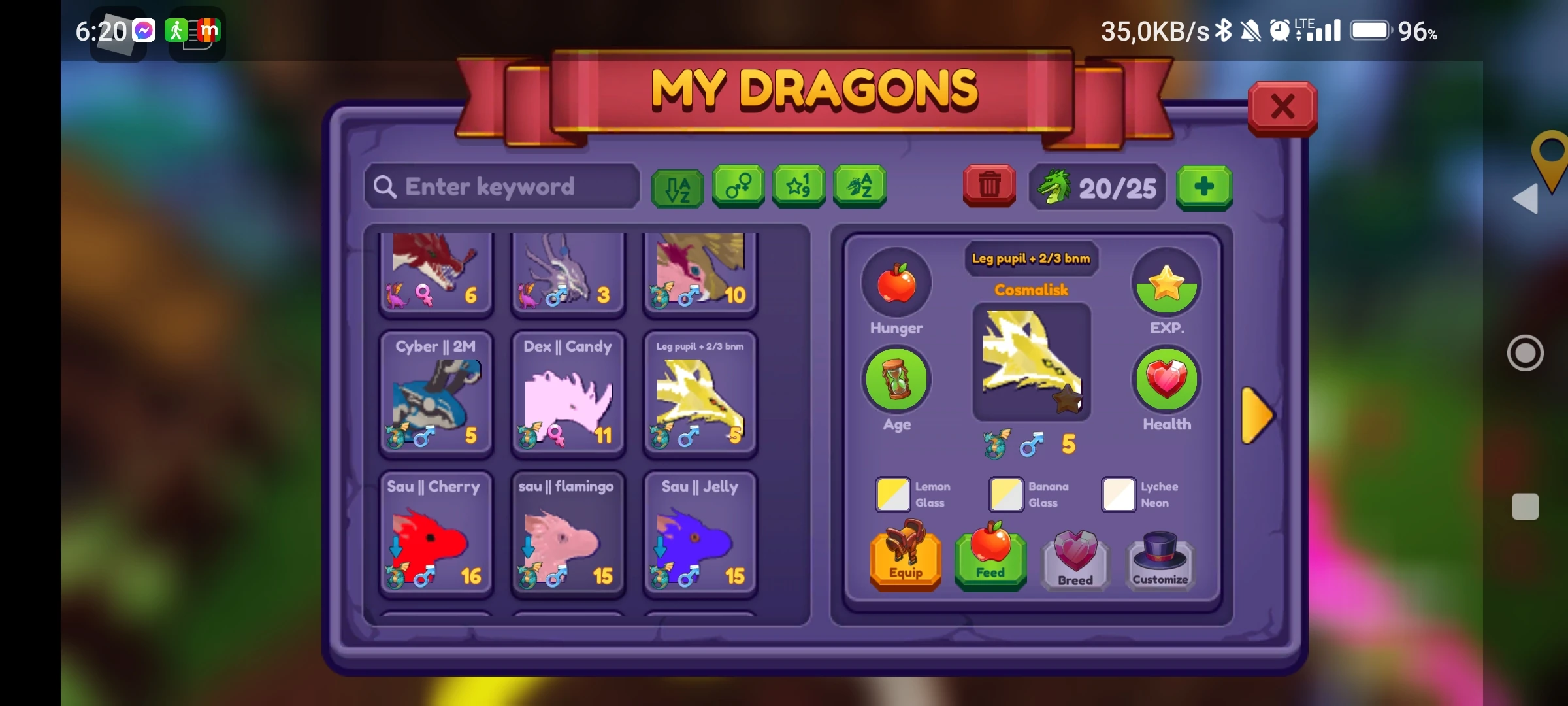Click the Enter keyword search field
Image resolution: width=1568 pixels, height=706 pixels.
pyautogui.click(x=502, y=188)
